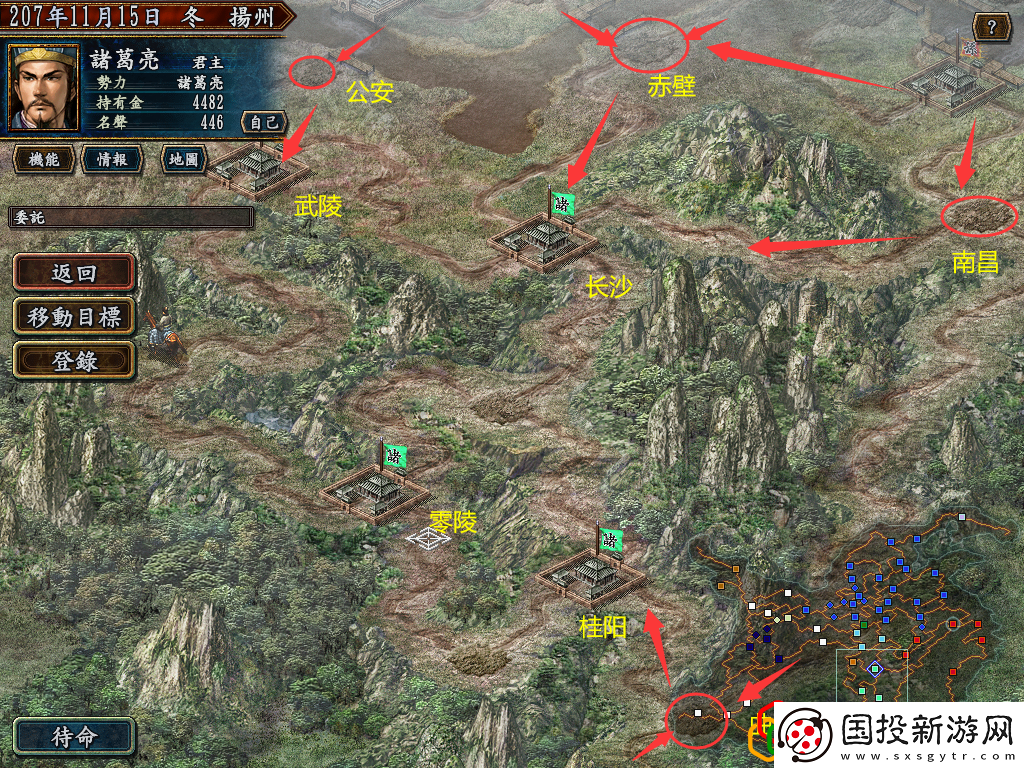This screenshot has height=768, width=1024.
Task: Open the 情報 (information) menu
Action: point(111,159)
